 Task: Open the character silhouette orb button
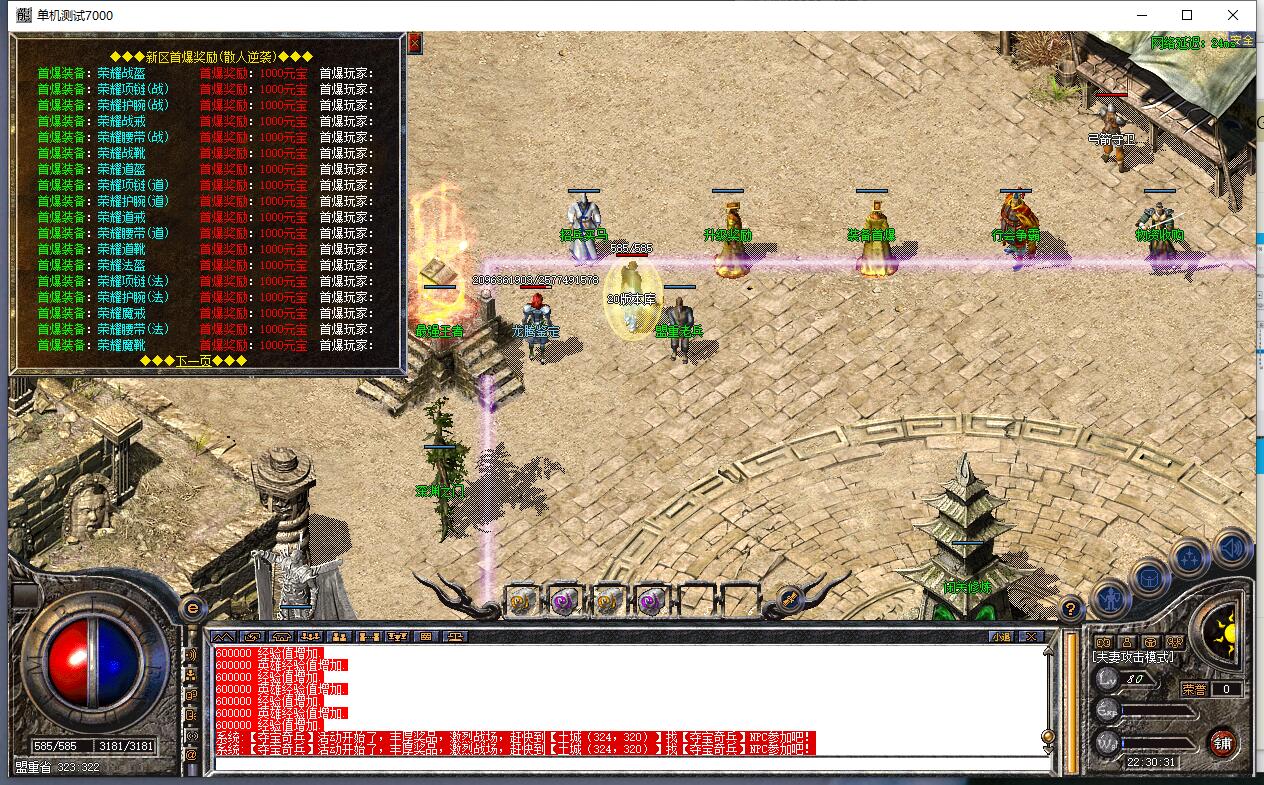pyautogui.click(x=1111, y=599)
